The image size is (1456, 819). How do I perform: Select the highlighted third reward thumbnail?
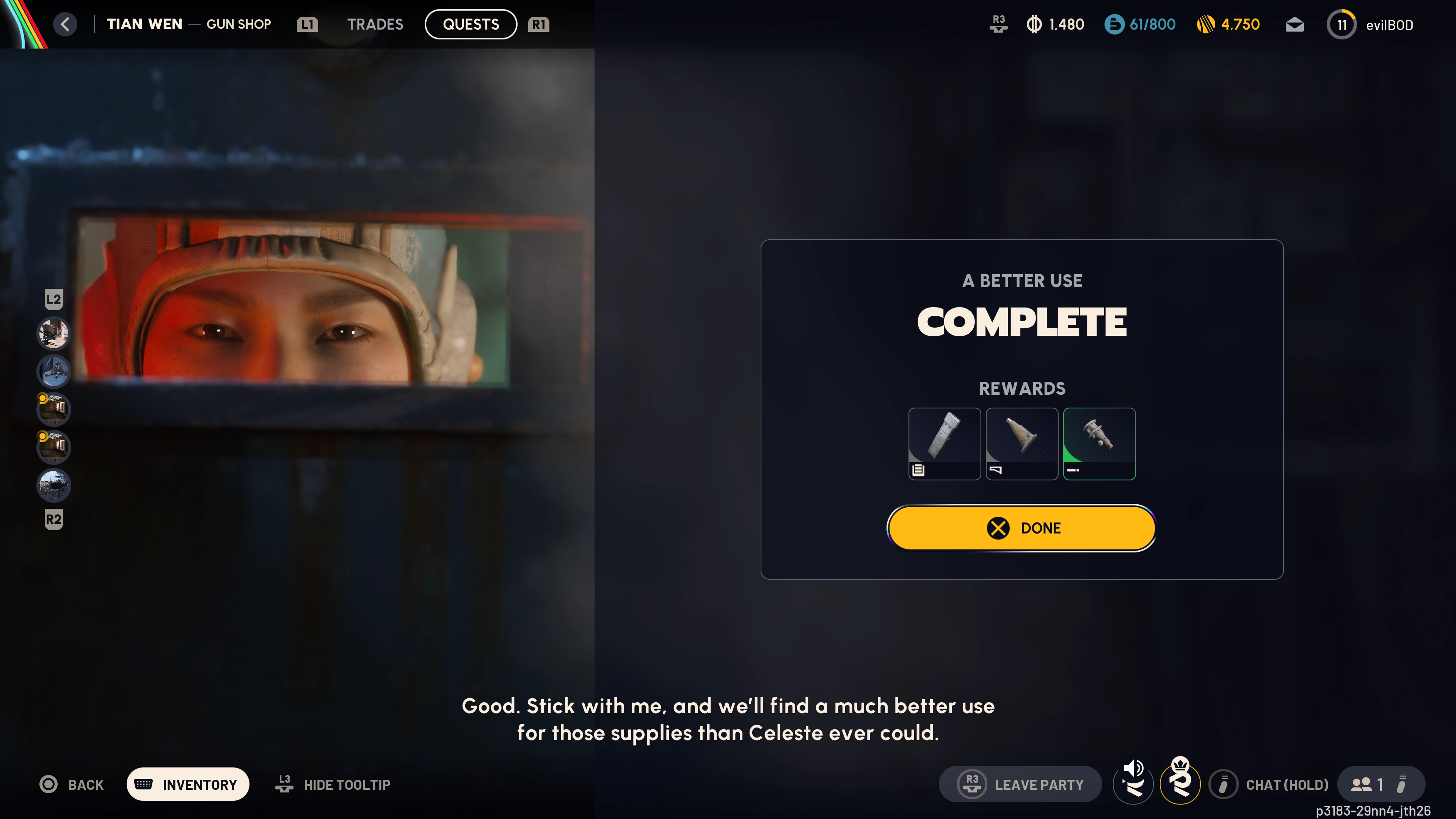pos(1099,444)
